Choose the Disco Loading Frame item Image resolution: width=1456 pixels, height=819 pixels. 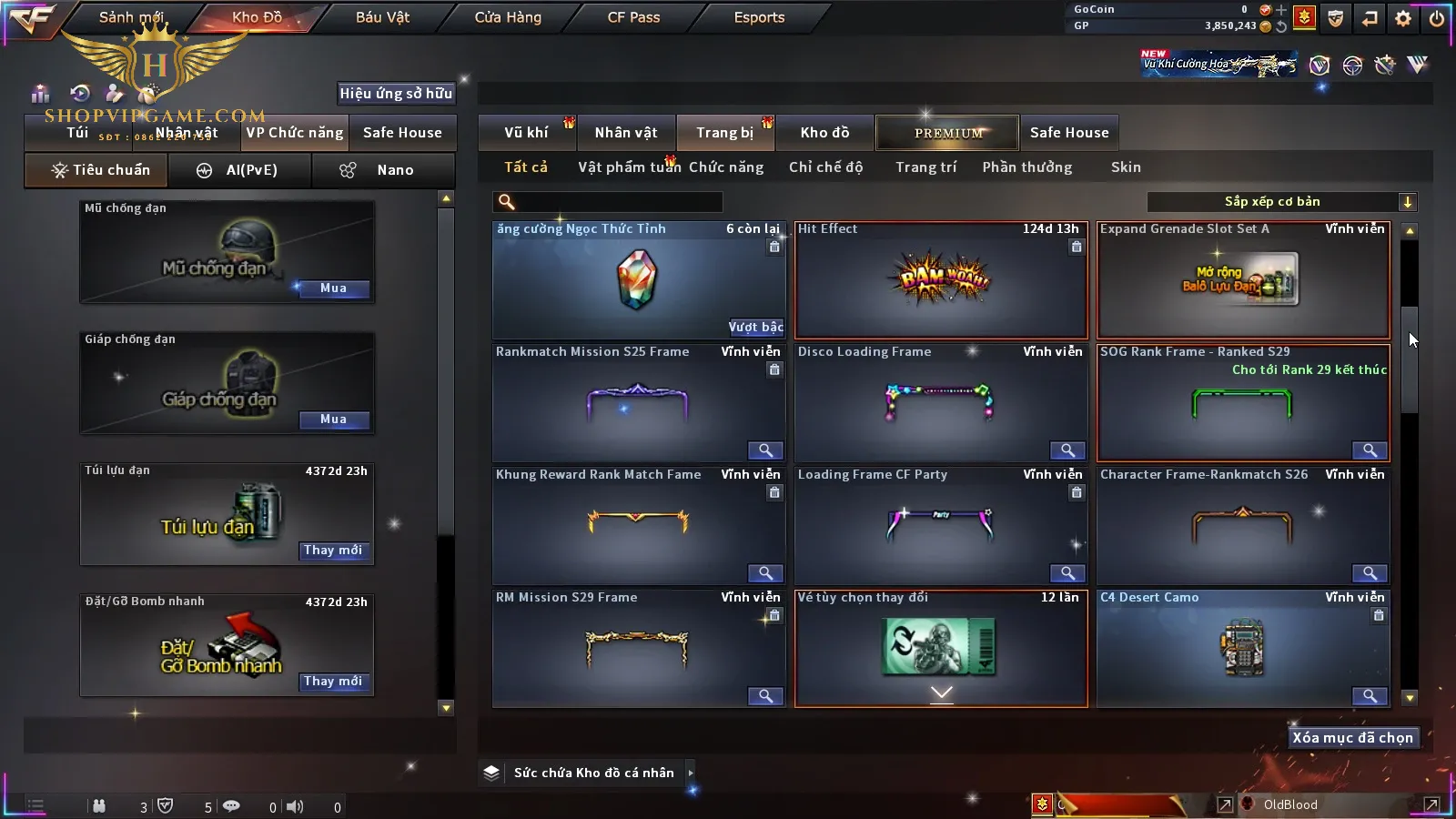pyautogui.click(x=941, y=403)
